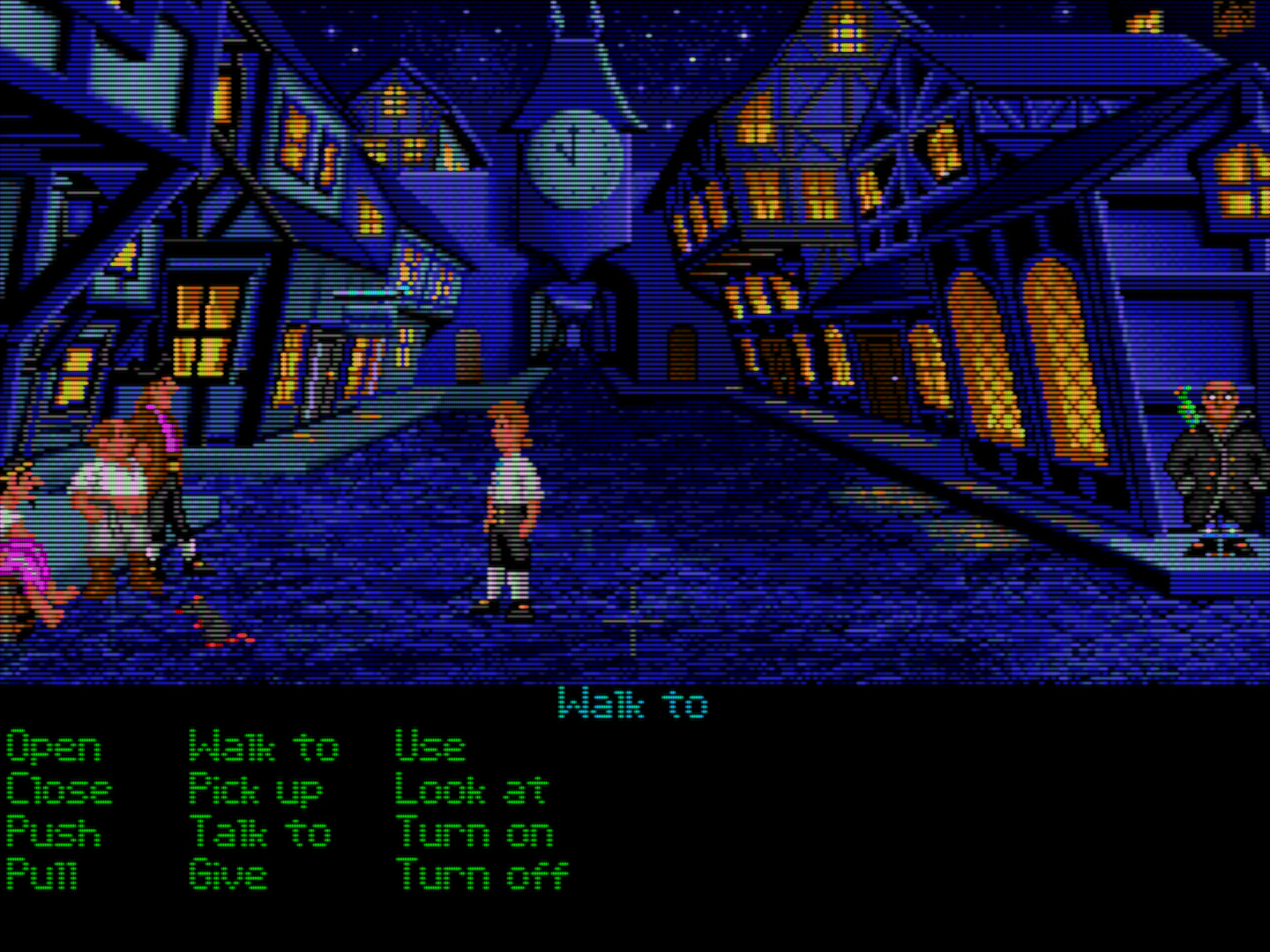
Task: Choose the Use verb
Action: coord(430,747)
